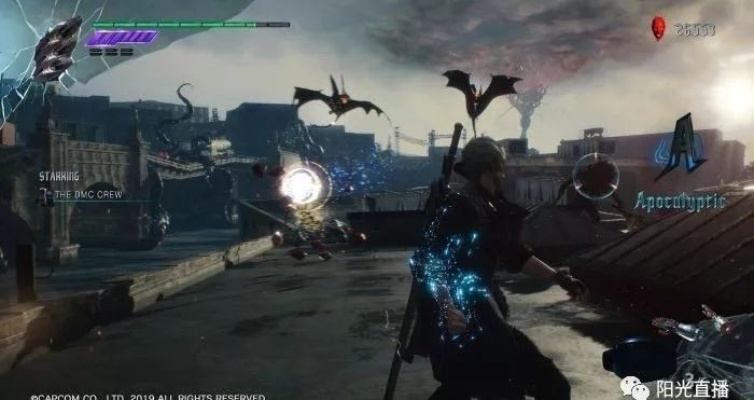Open the Starring The DMC Crew panel
This screenshot has height=400, width=754.
coord(82,186)
